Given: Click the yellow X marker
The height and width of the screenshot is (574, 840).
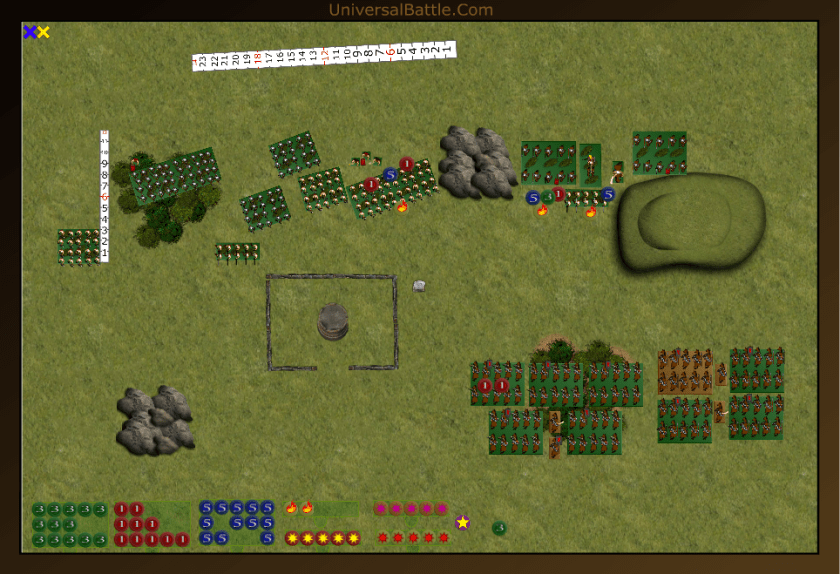Looking at the screenshot, I should pos(43,32).
